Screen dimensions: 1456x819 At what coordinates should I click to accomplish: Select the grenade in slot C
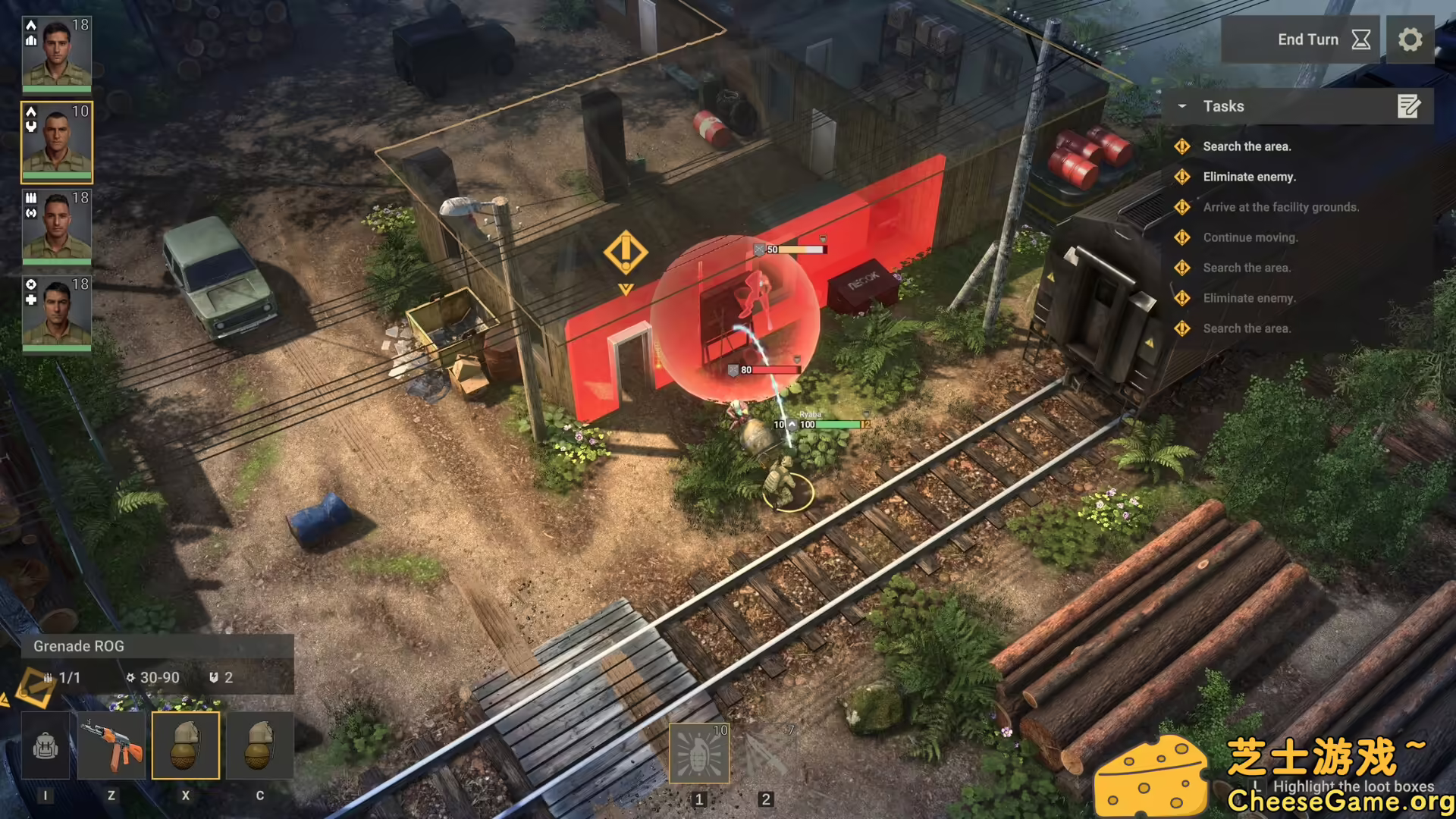[259, 745]
